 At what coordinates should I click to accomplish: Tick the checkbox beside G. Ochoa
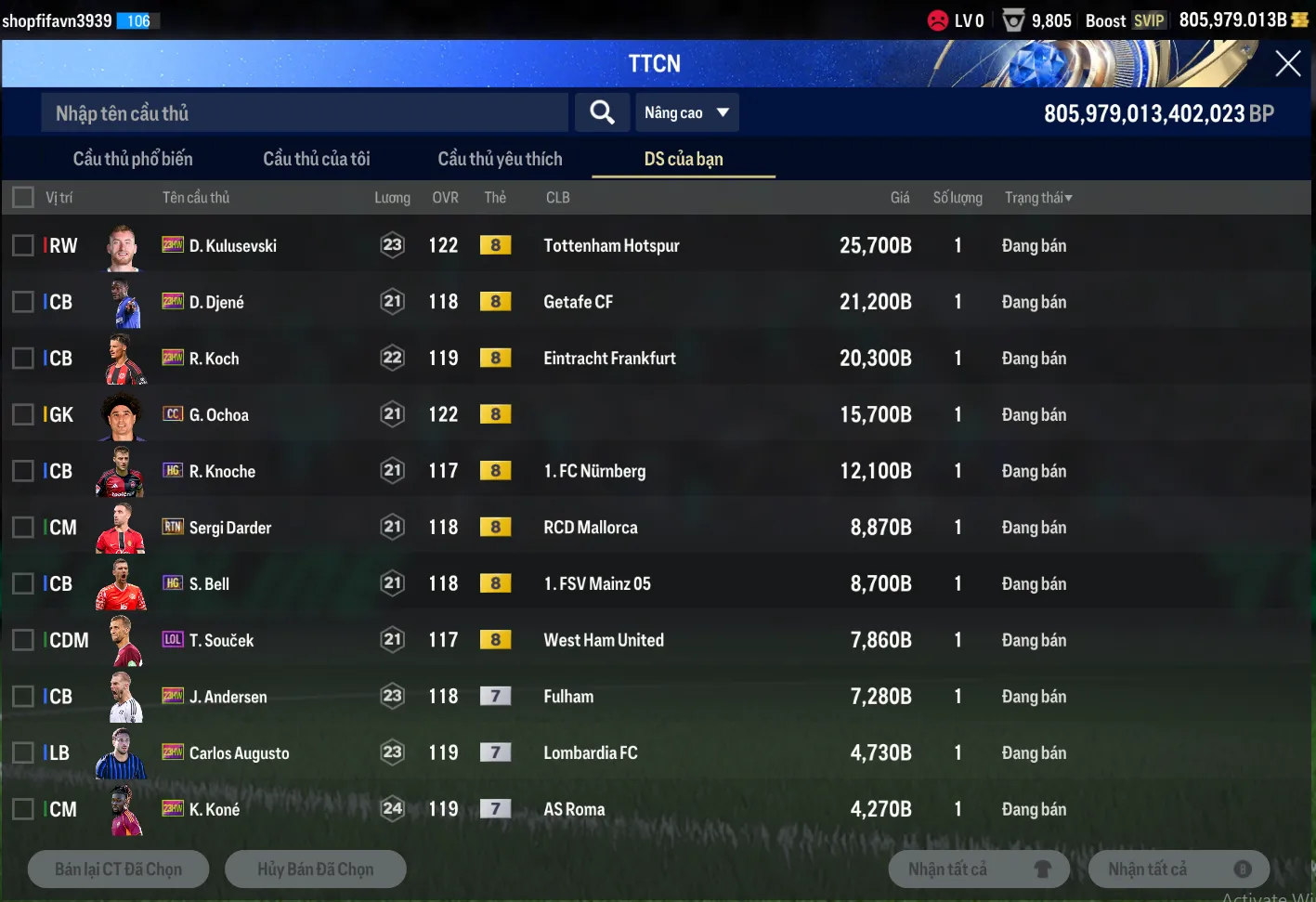coord(23,414)
